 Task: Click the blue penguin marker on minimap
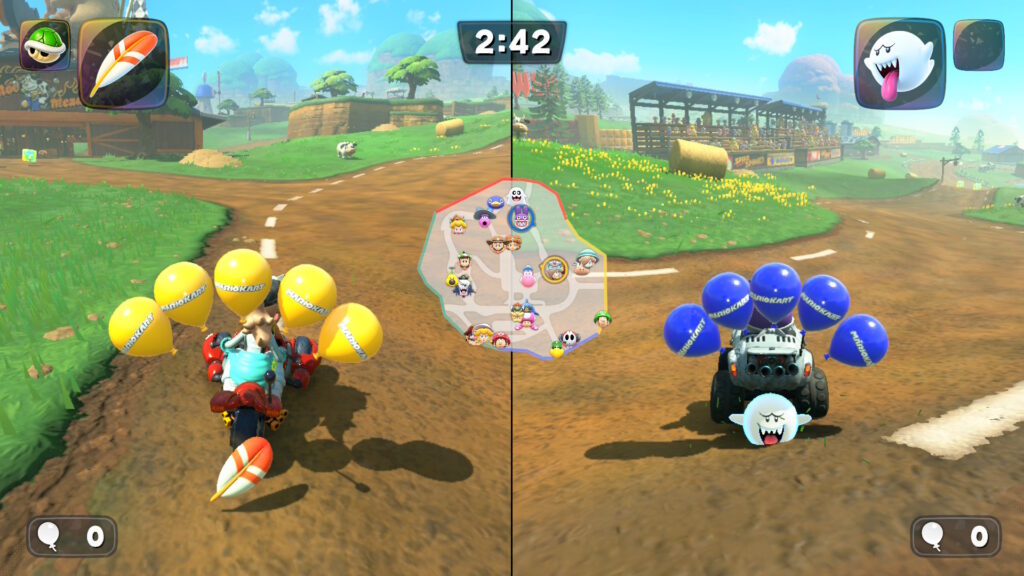pyautogui.click(x=494, y=204)
